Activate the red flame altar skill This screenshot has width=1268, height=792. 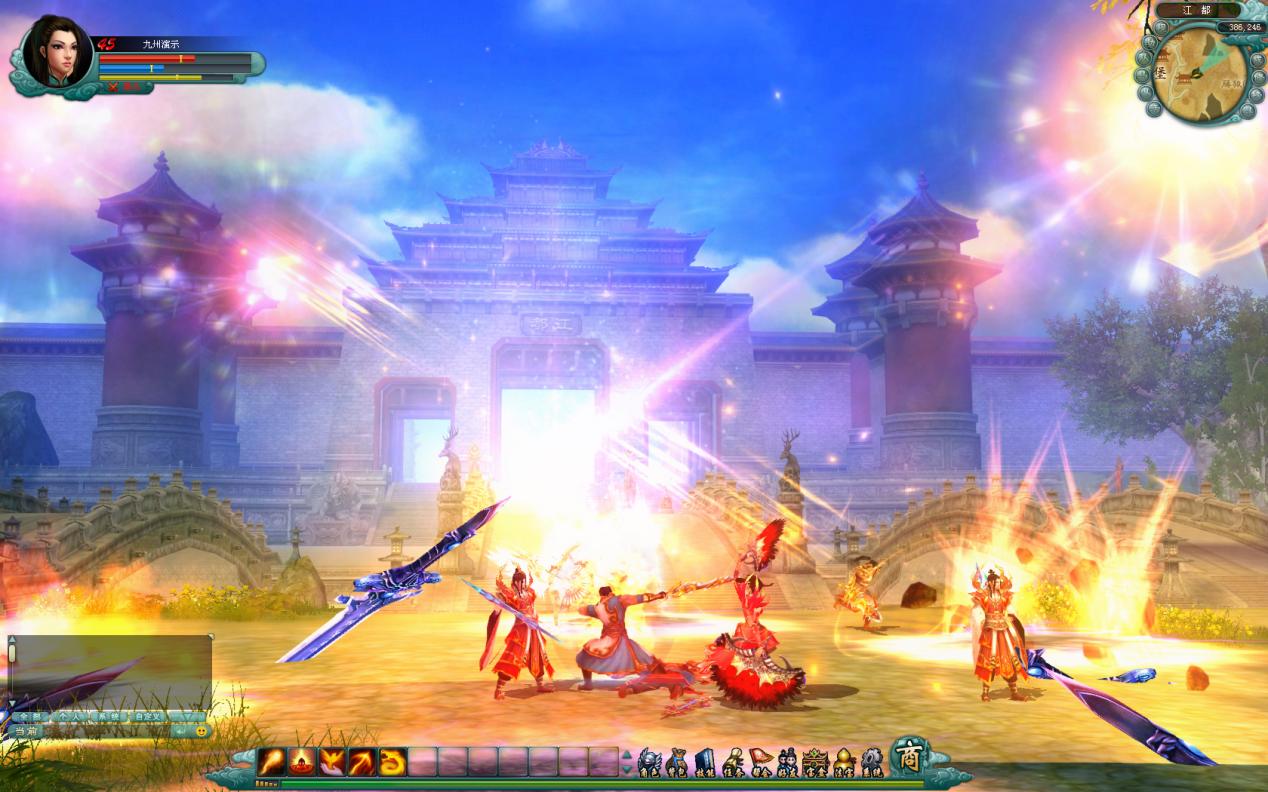click(x=302, y=762)
